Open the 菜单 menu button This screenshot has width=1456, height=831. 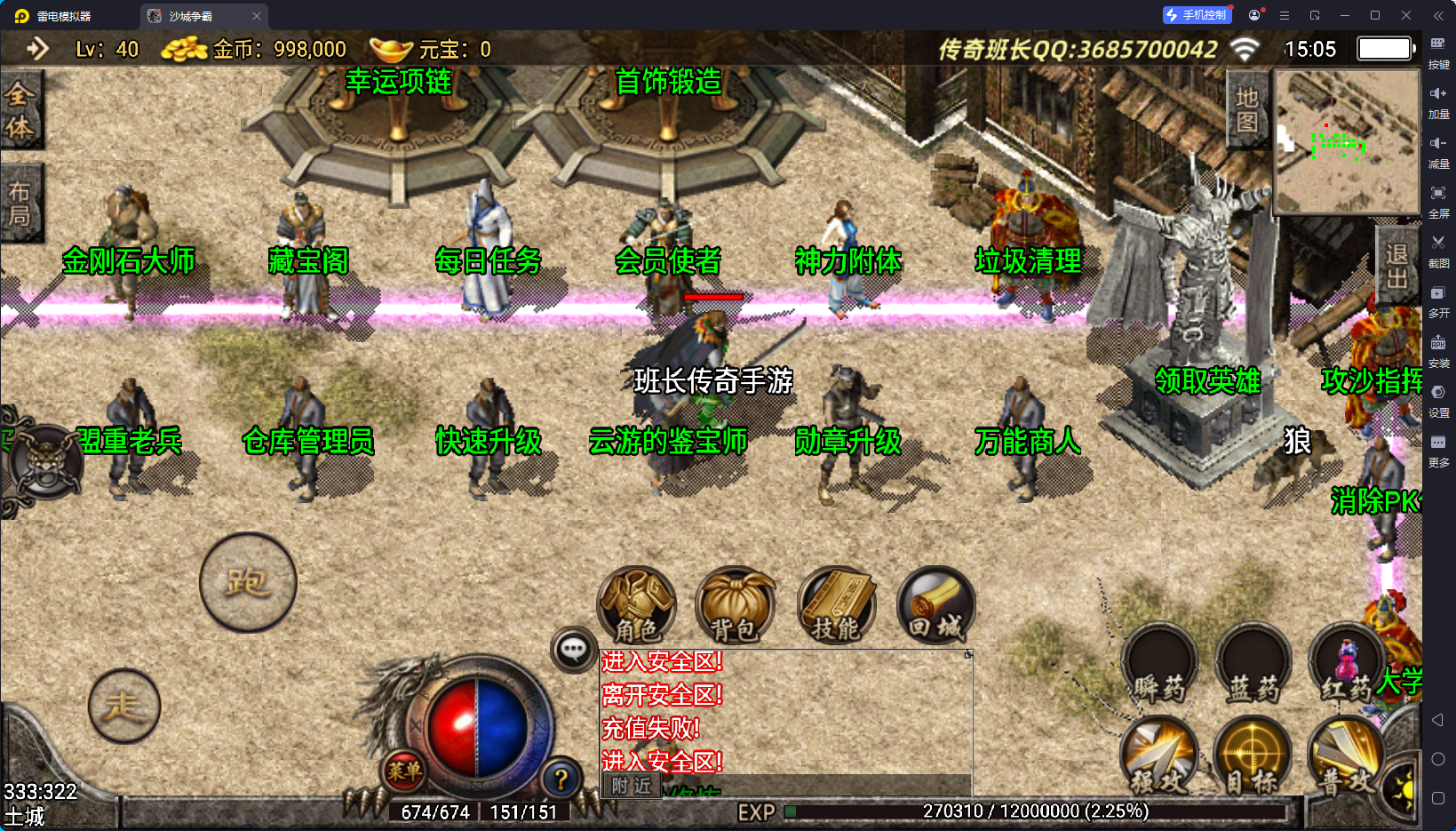[x=404, y=771]
